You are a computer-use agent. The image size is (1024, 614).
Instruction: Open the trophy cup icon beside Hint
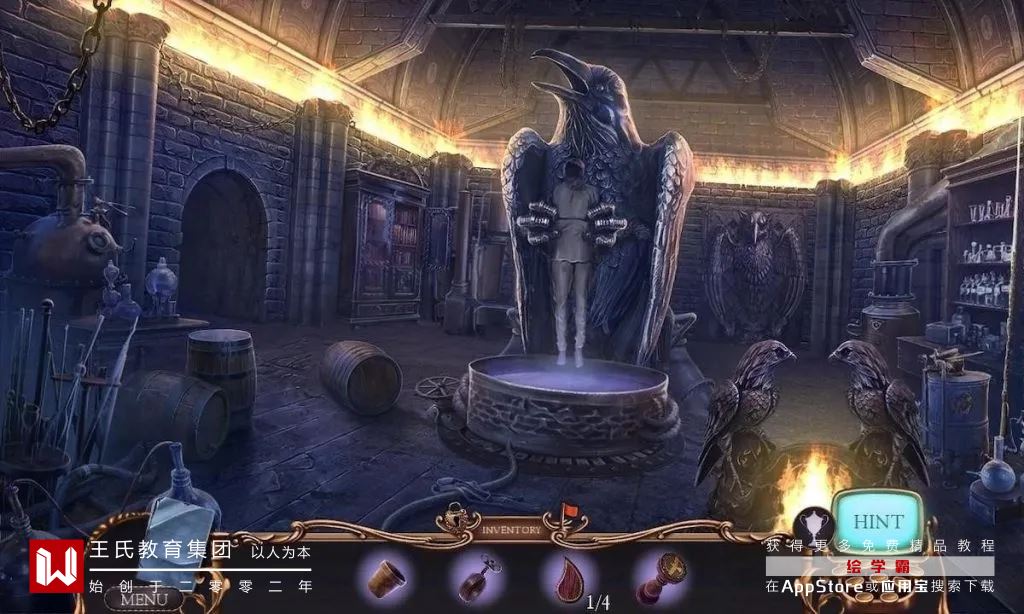pos(811,523)
